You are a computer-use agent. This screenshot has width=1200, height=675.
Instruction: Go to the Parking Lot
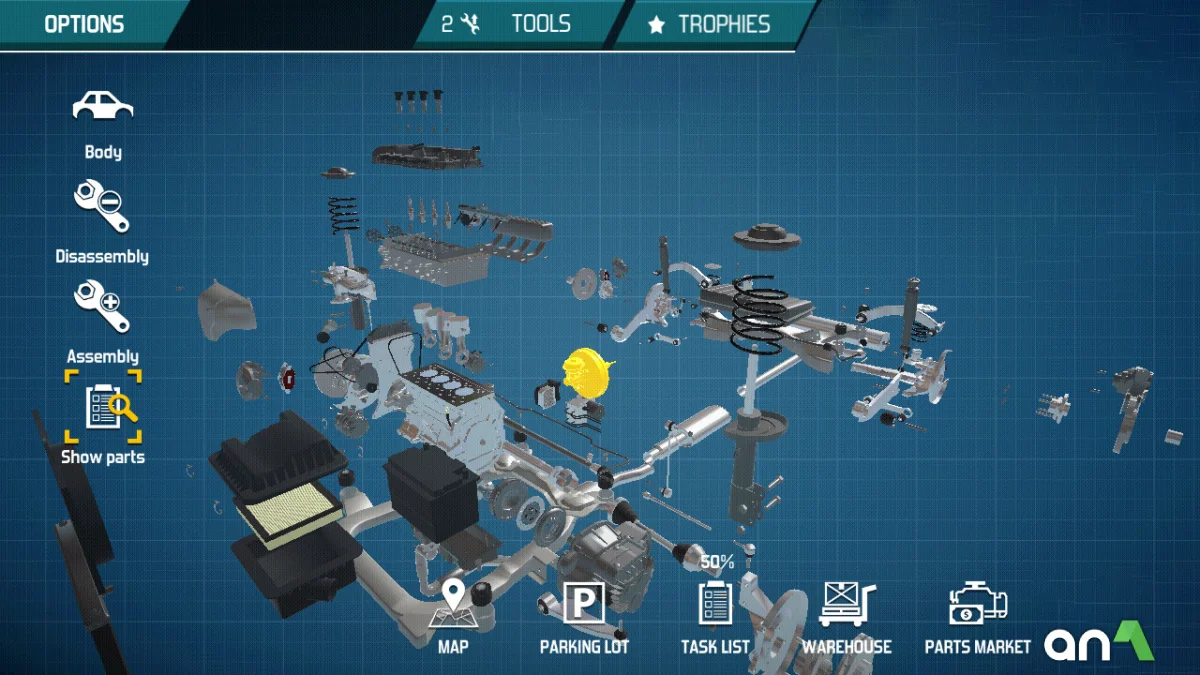[584, 607]
